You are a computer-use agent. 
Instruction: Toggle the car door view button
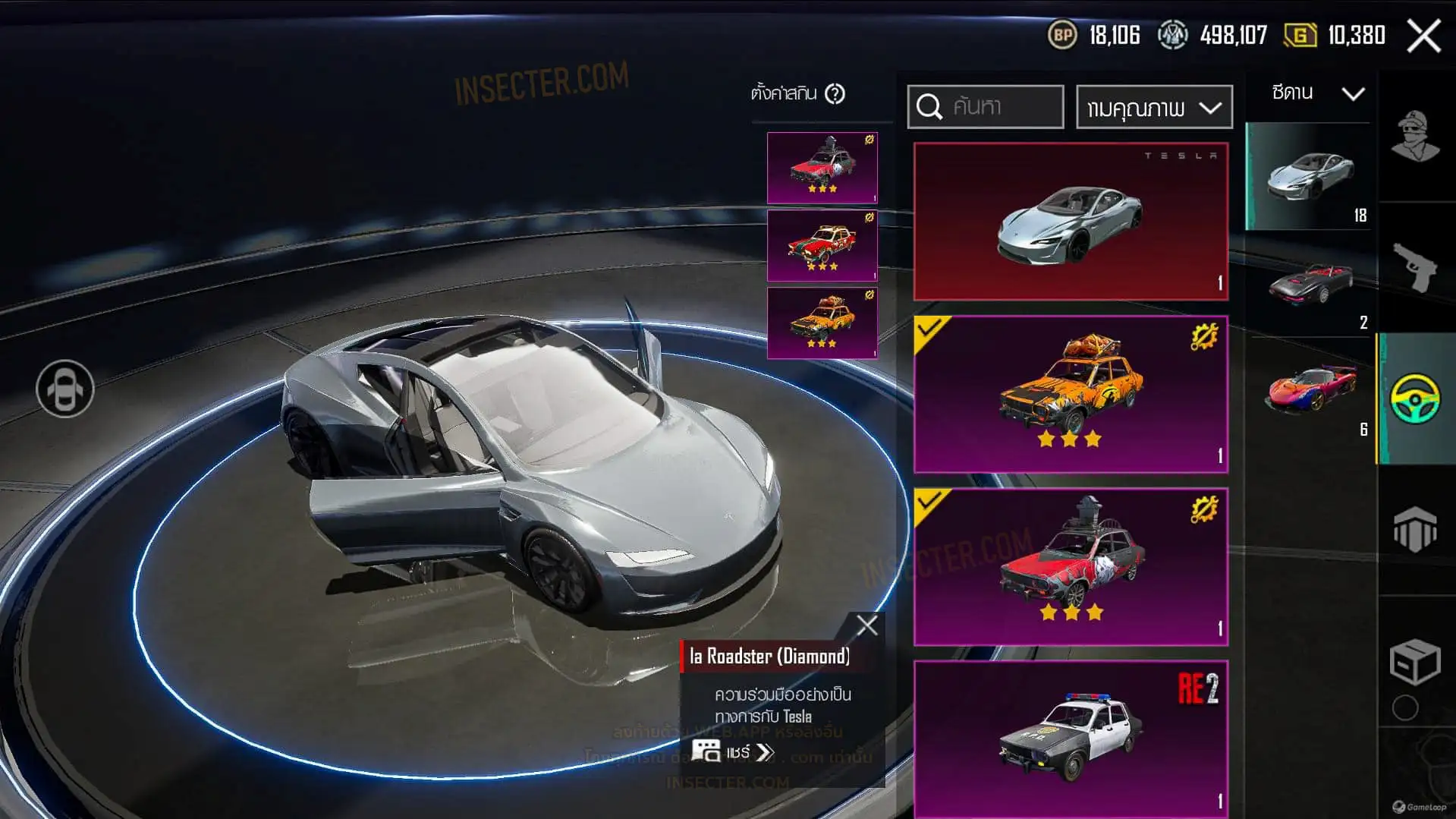coord(65,389)
